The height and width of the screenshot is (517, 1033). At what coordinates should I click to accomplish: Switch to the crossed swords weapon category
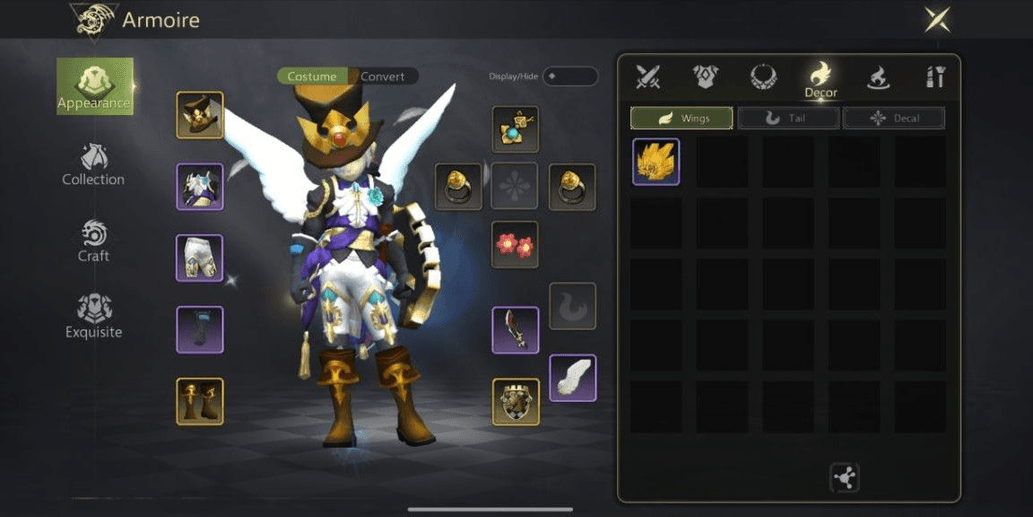(x=649, y=76)
